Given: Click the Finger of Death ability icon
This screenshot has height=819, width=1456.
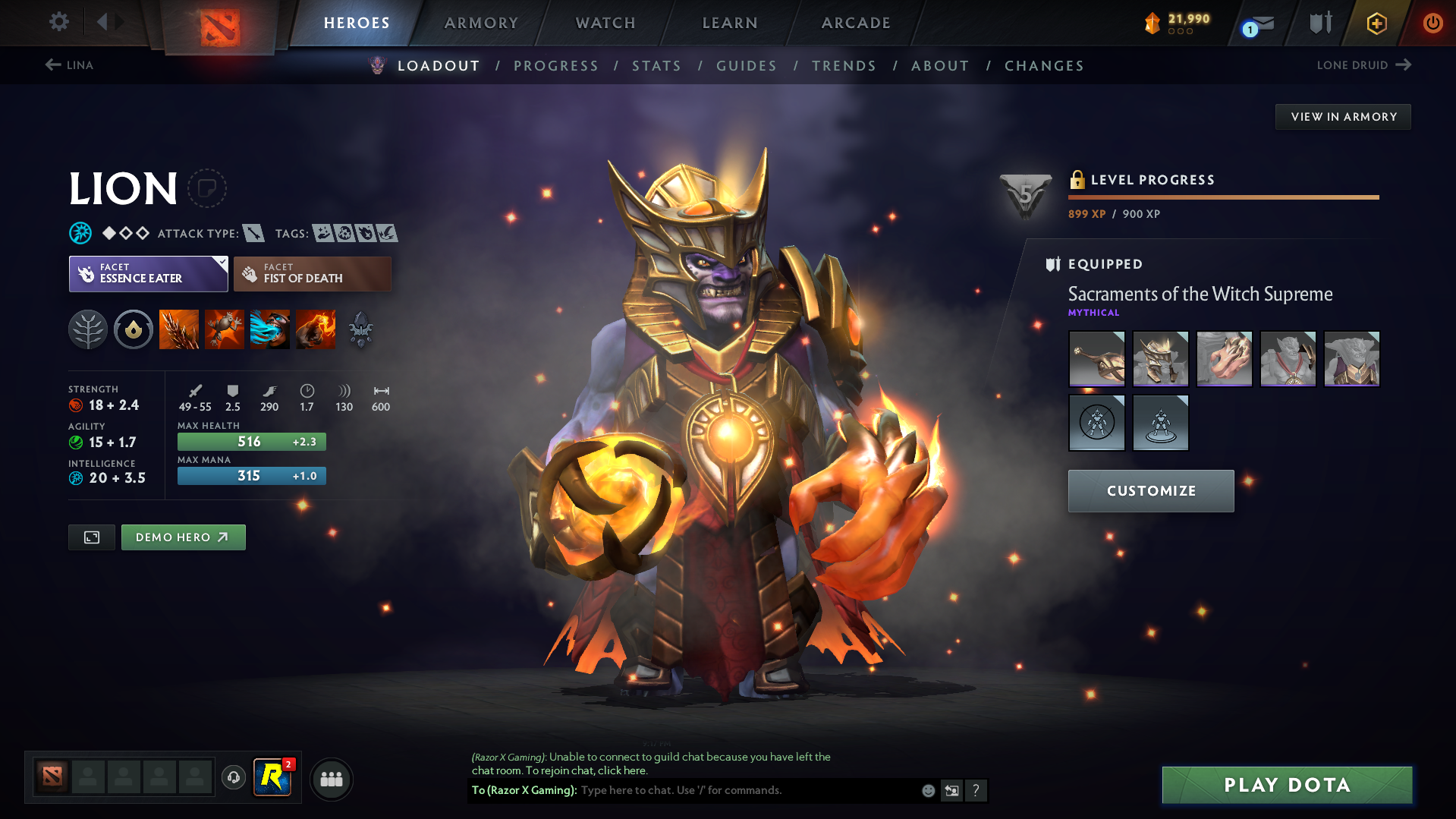Looking at the screenshot, I should click(x=315, y=329).
